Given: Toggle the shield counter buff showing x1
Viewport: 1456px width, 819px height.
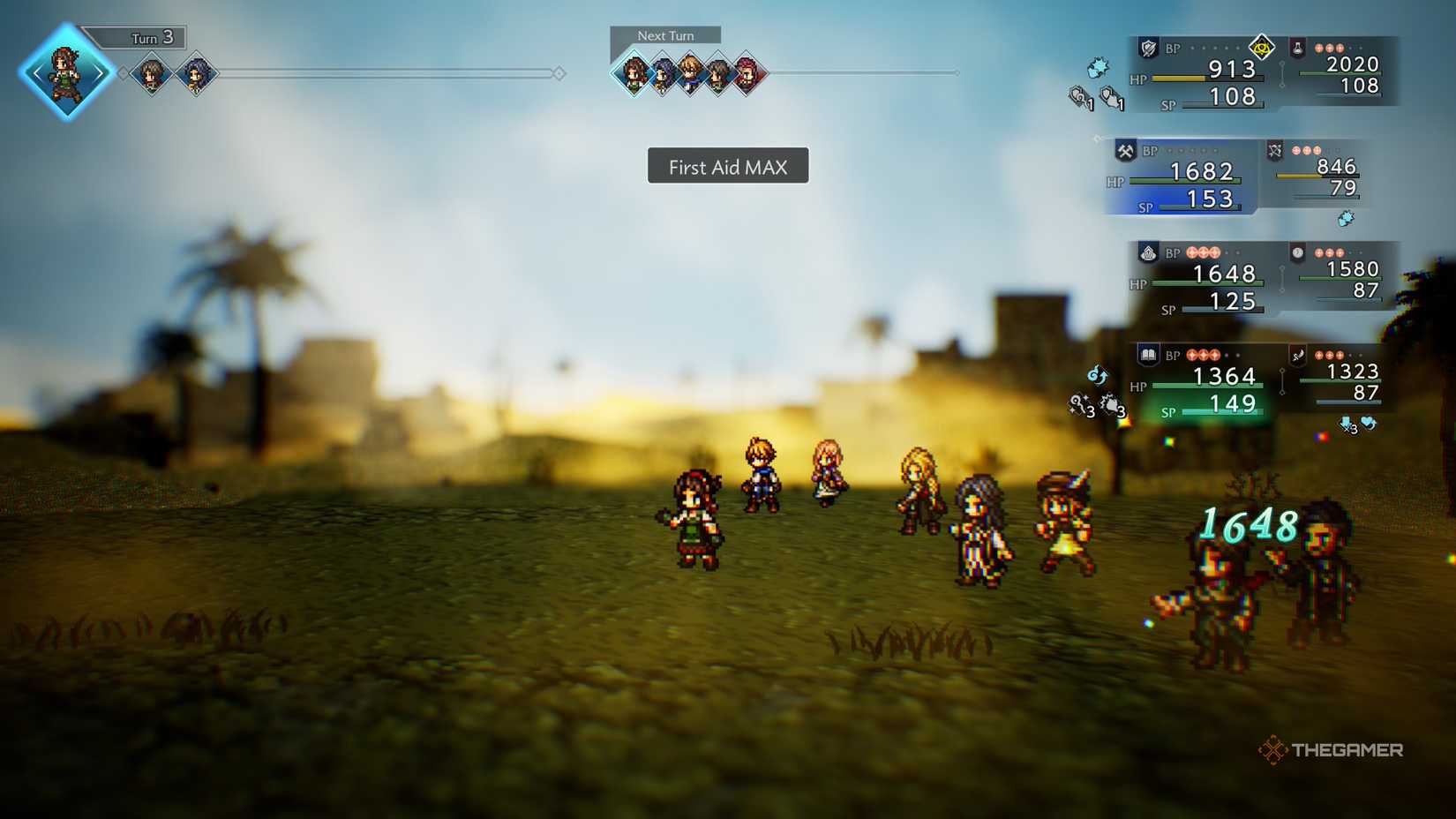Looking at the screenshot, I should pos(1109,94).
